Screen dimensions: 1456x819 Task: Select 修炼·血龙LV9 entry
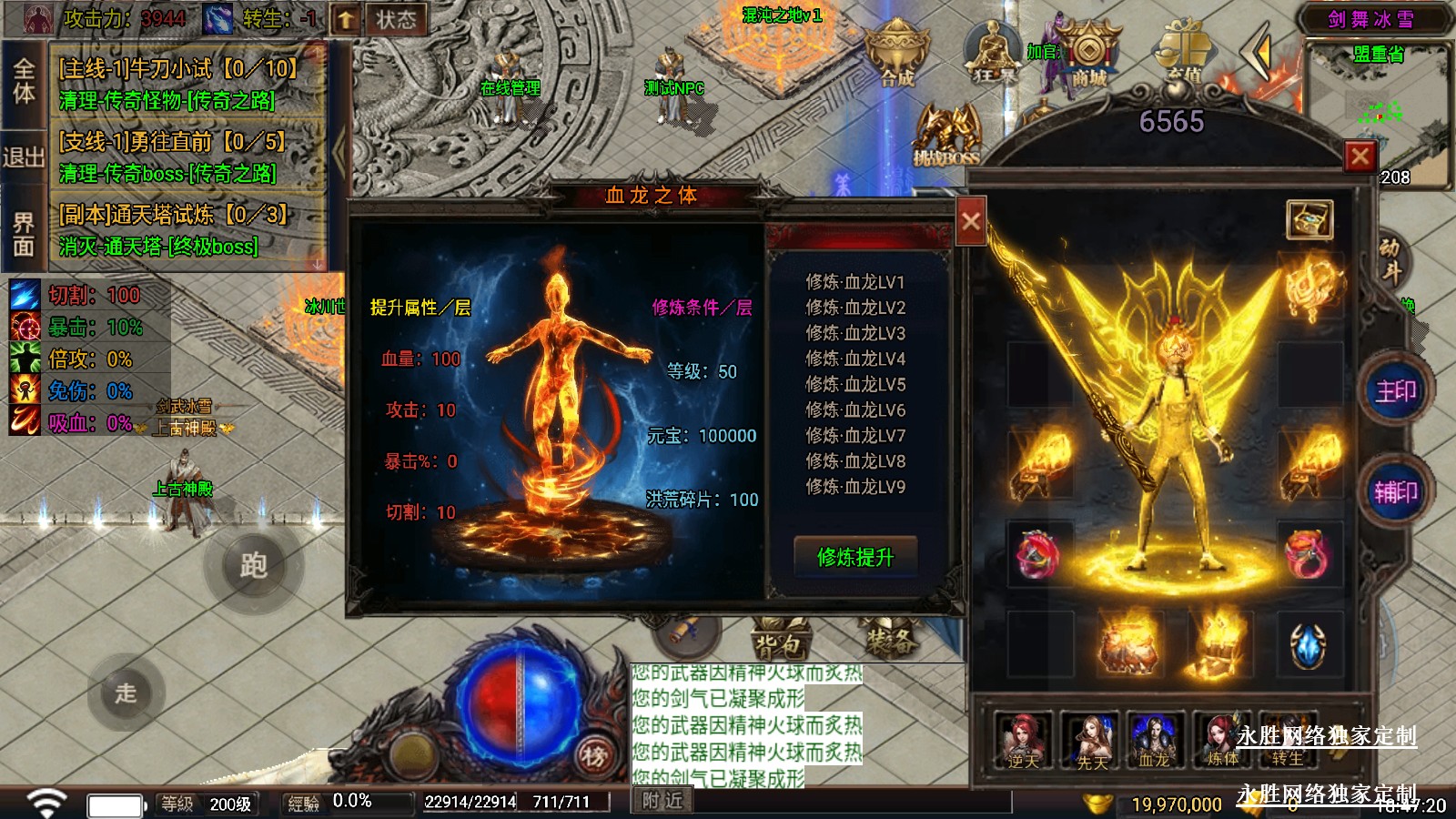854,487
